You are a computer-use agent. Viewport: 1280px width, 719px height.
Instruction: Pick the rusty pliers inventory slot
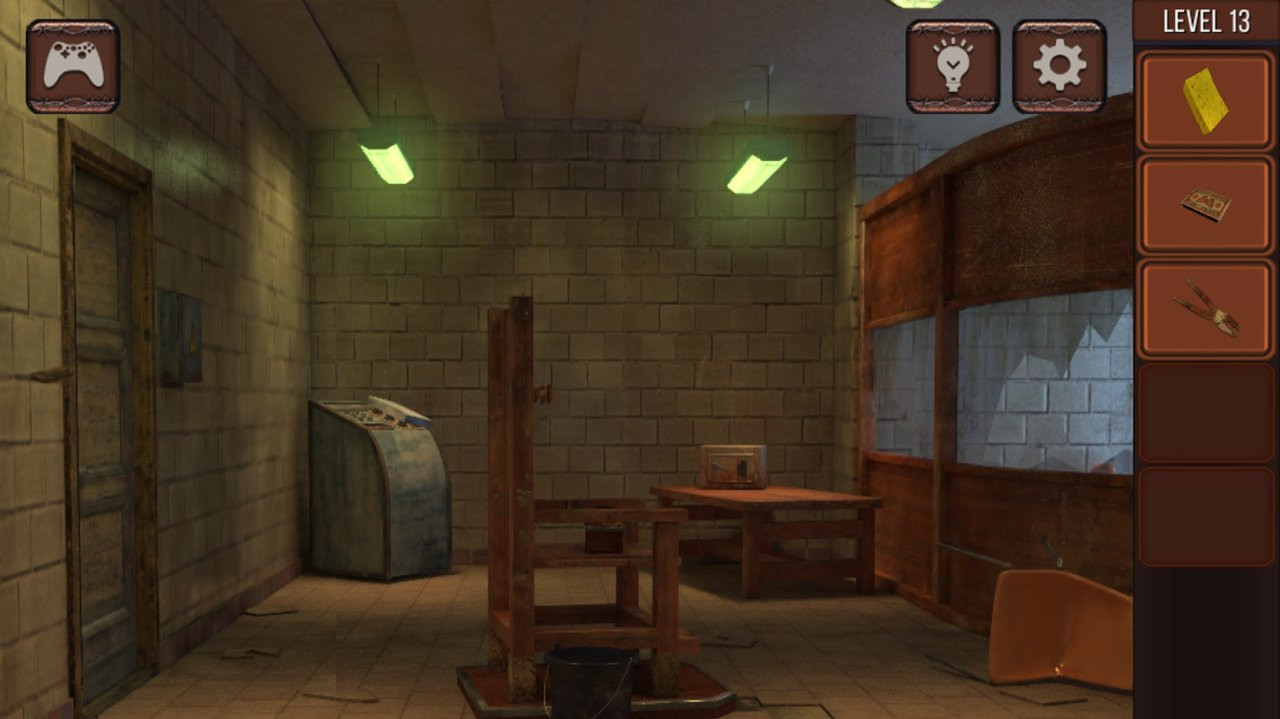(x=1205, y=309)
